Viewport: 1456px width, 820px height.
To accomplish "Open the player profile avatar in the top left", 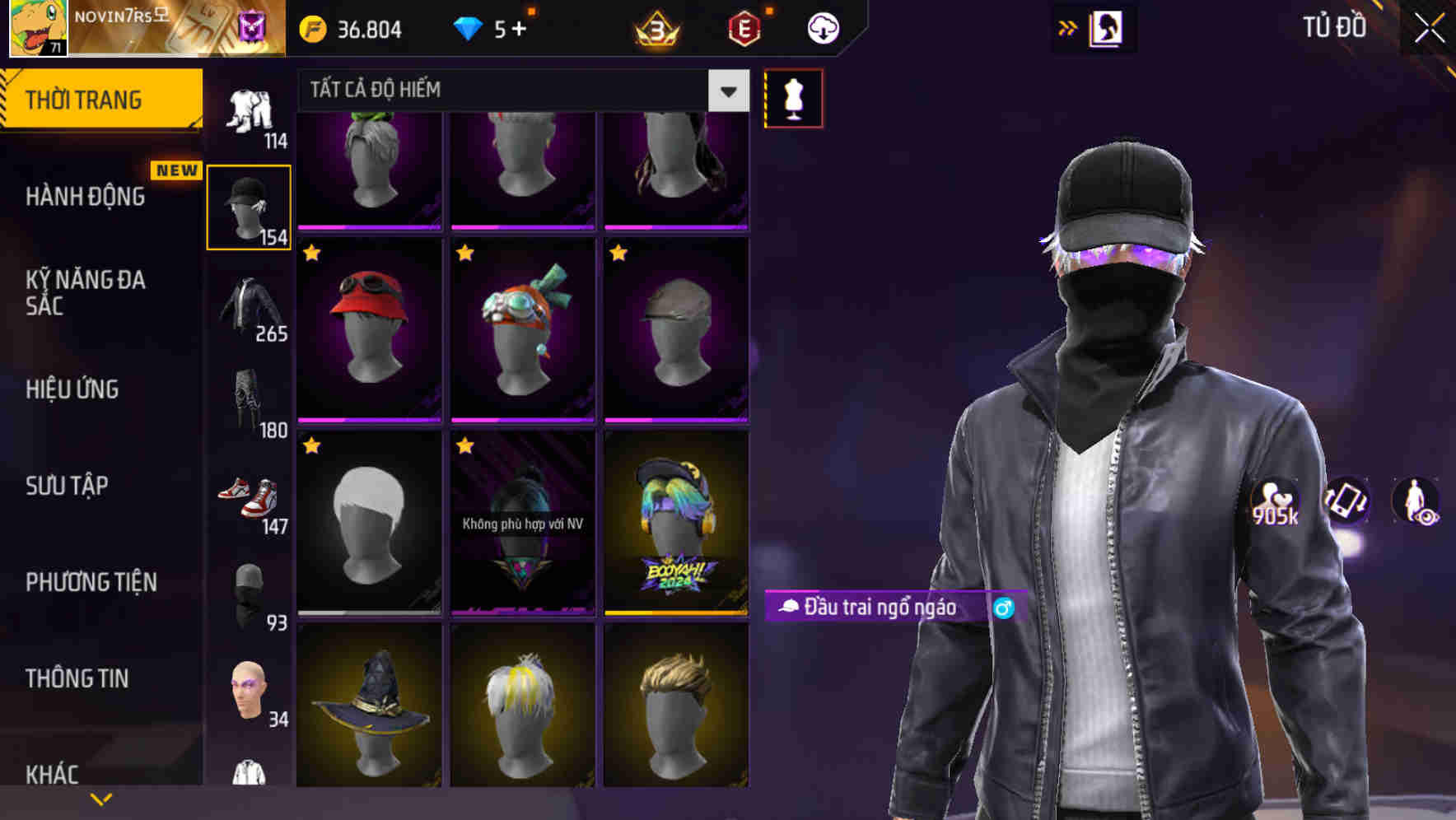I will [37, 29].
